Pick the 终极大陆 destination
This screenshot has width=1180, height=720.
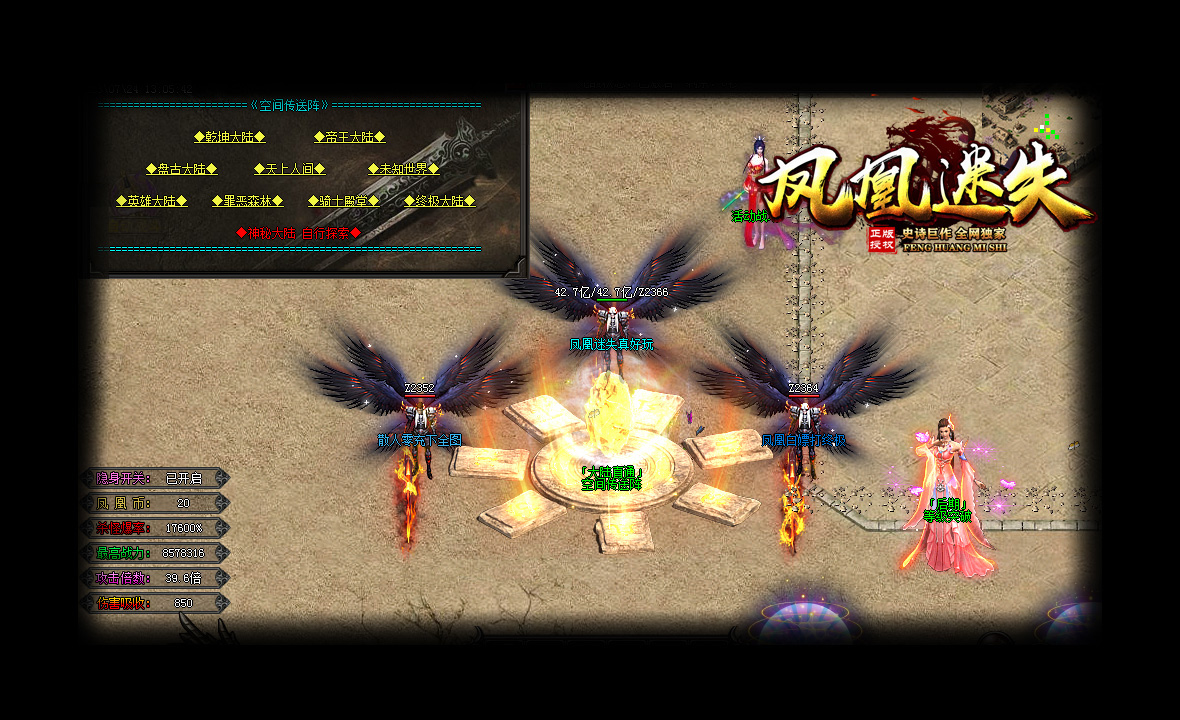pos(439,201)
